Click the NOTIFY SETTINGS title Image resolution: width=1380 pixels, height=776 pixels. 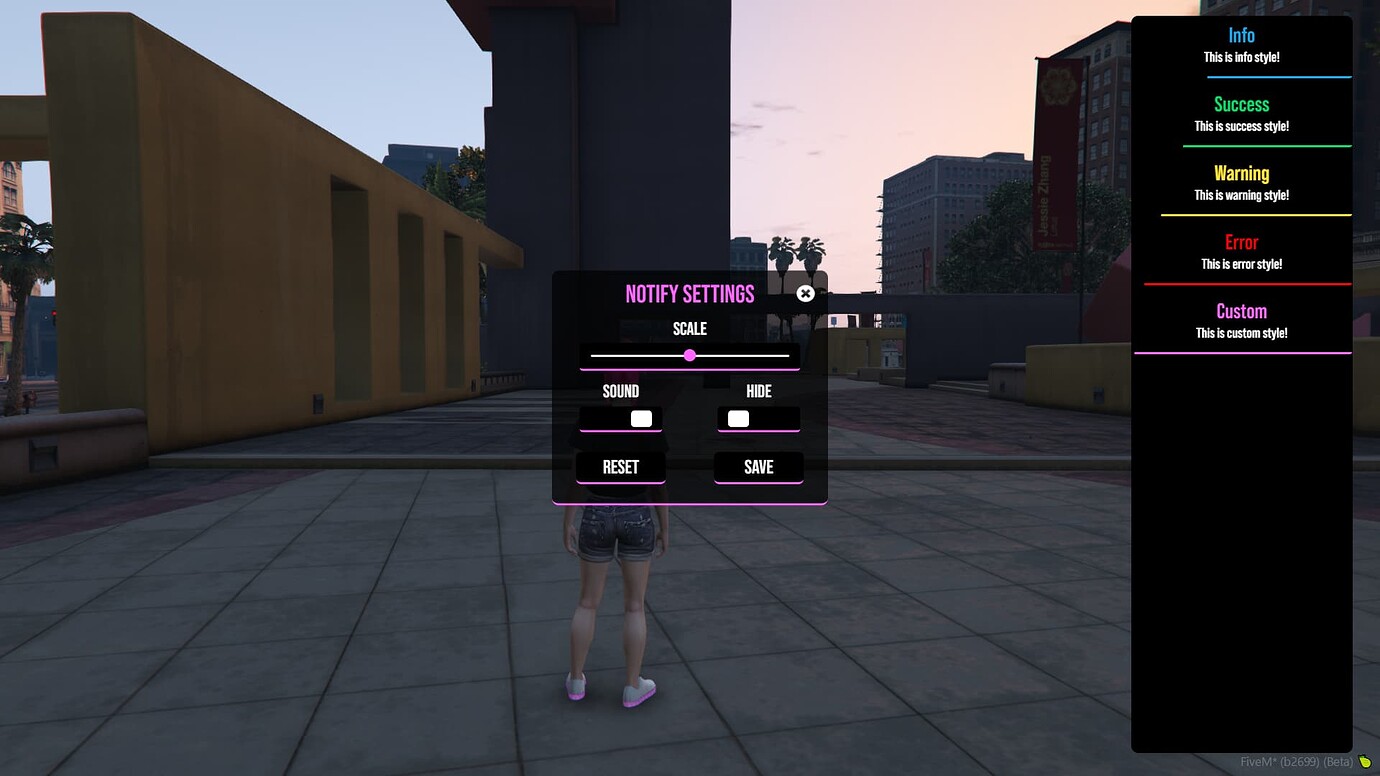click(x=689, y=293)
